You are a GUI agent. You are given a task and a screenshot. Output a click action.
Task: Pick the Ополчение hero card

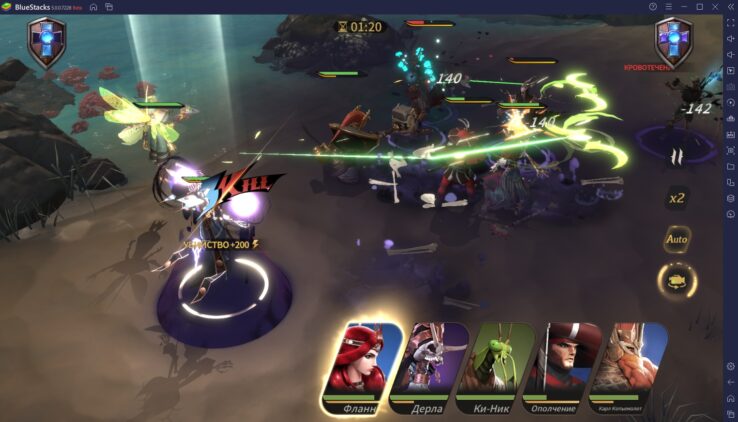tap(561, 367)
